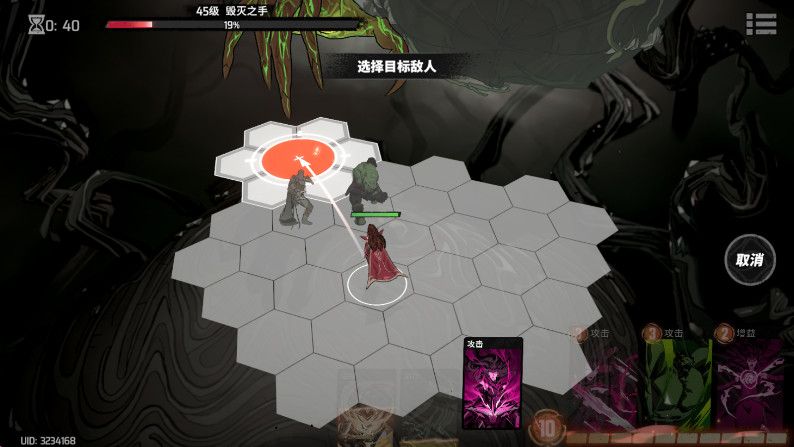Select the red highlighted target hex
Image resolution: width=794 pixels, height=447 pixels.
tap(297, 156)
